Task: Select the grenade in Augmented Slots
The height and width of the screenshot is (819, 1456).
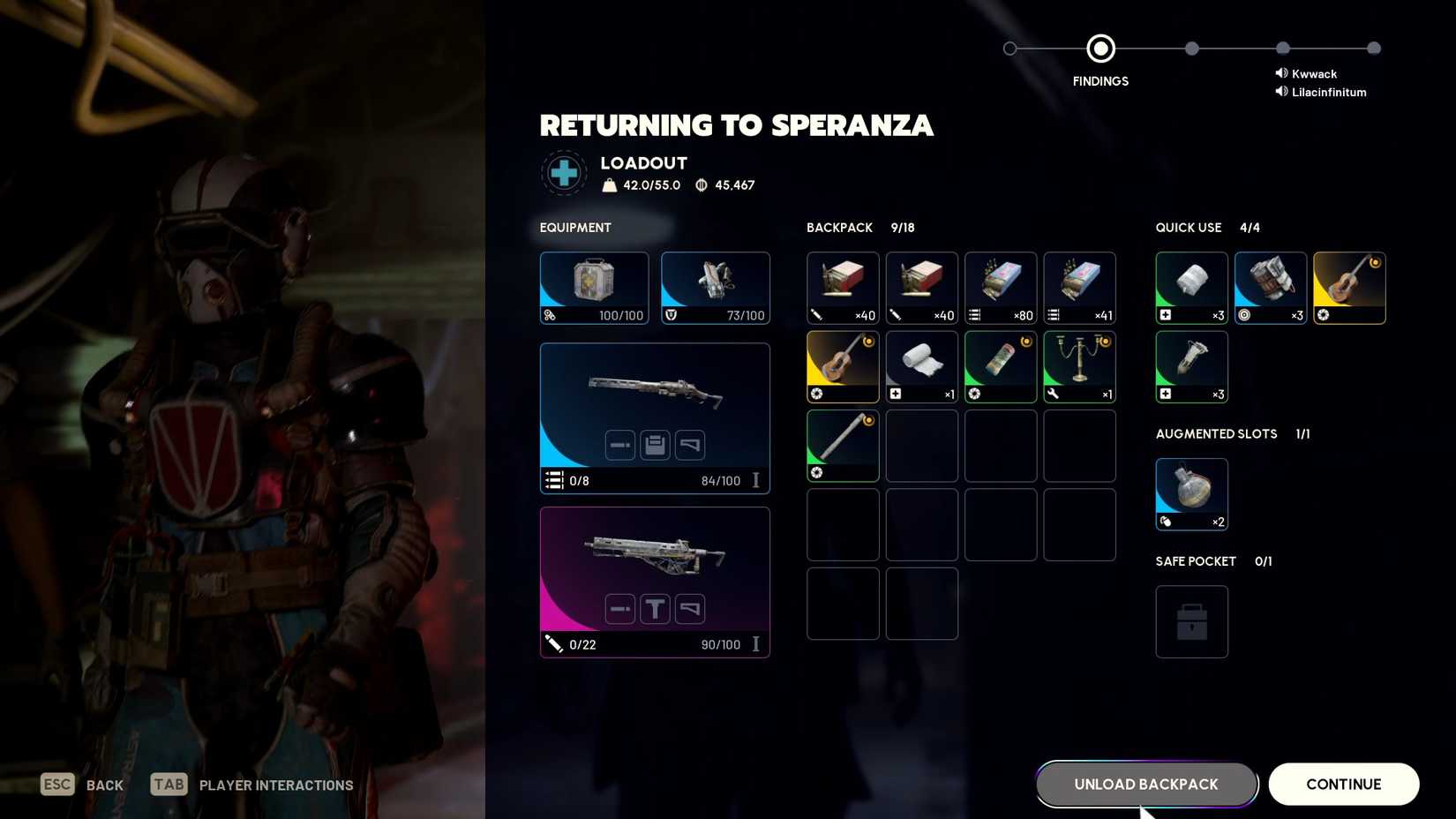Action: [x=1191, y=492]
